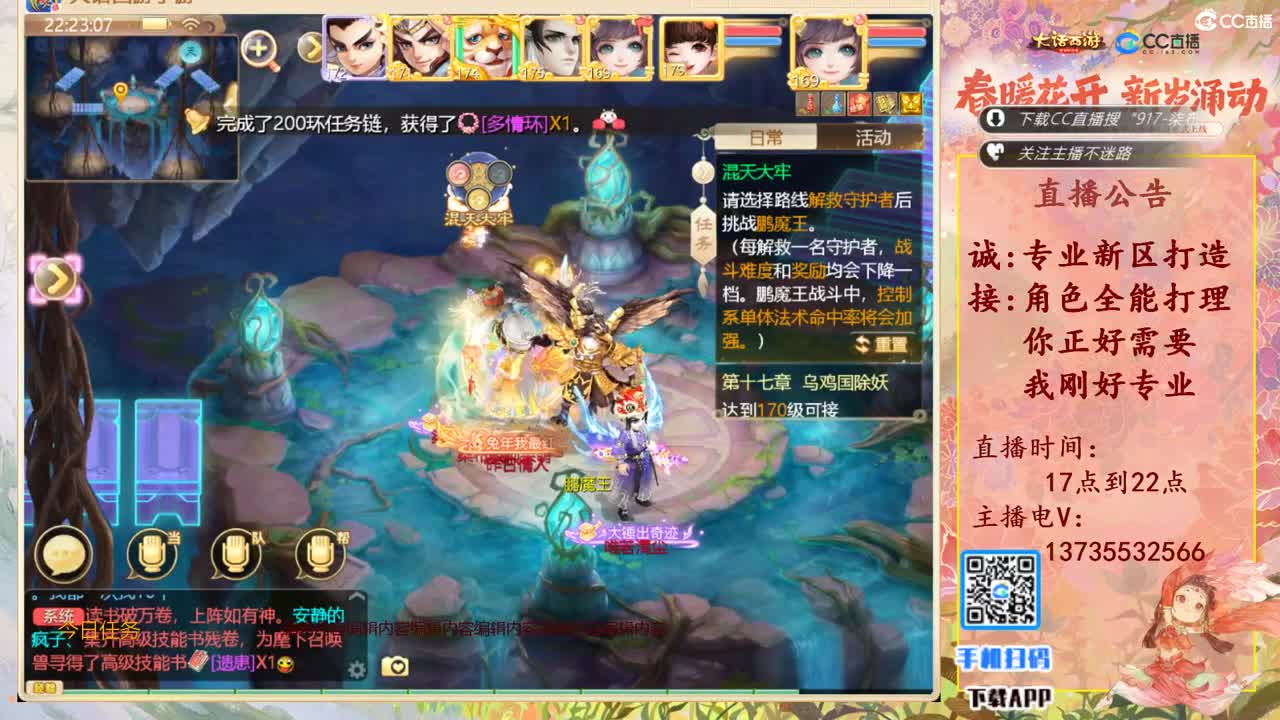Select the blue potion quick-use item
The image size is (1280, 720).
click(837, 103)
